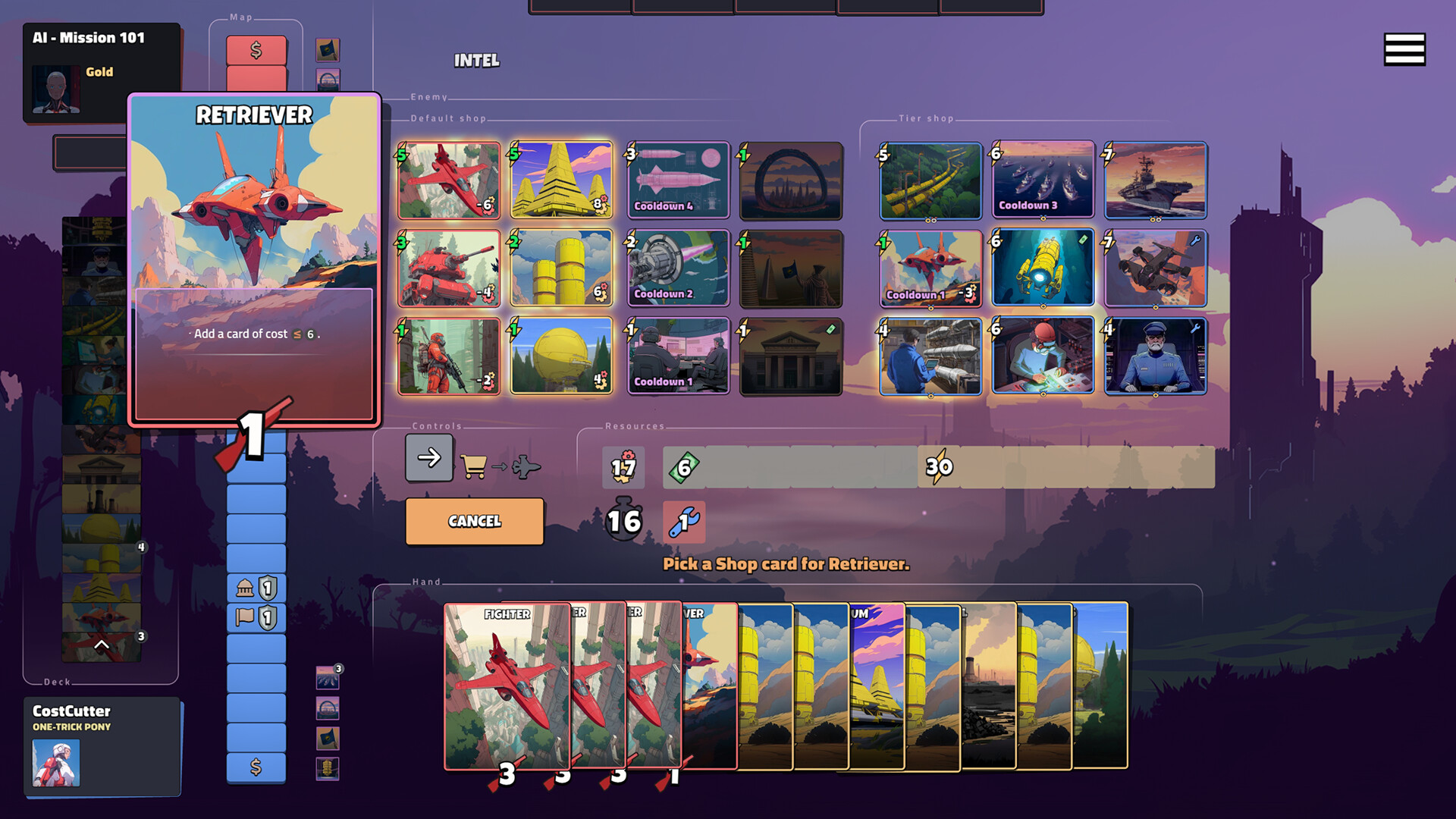The image size is (1456, 819).
Task: Click the bank icon with shield on map track
Action: tap(256, 588)
